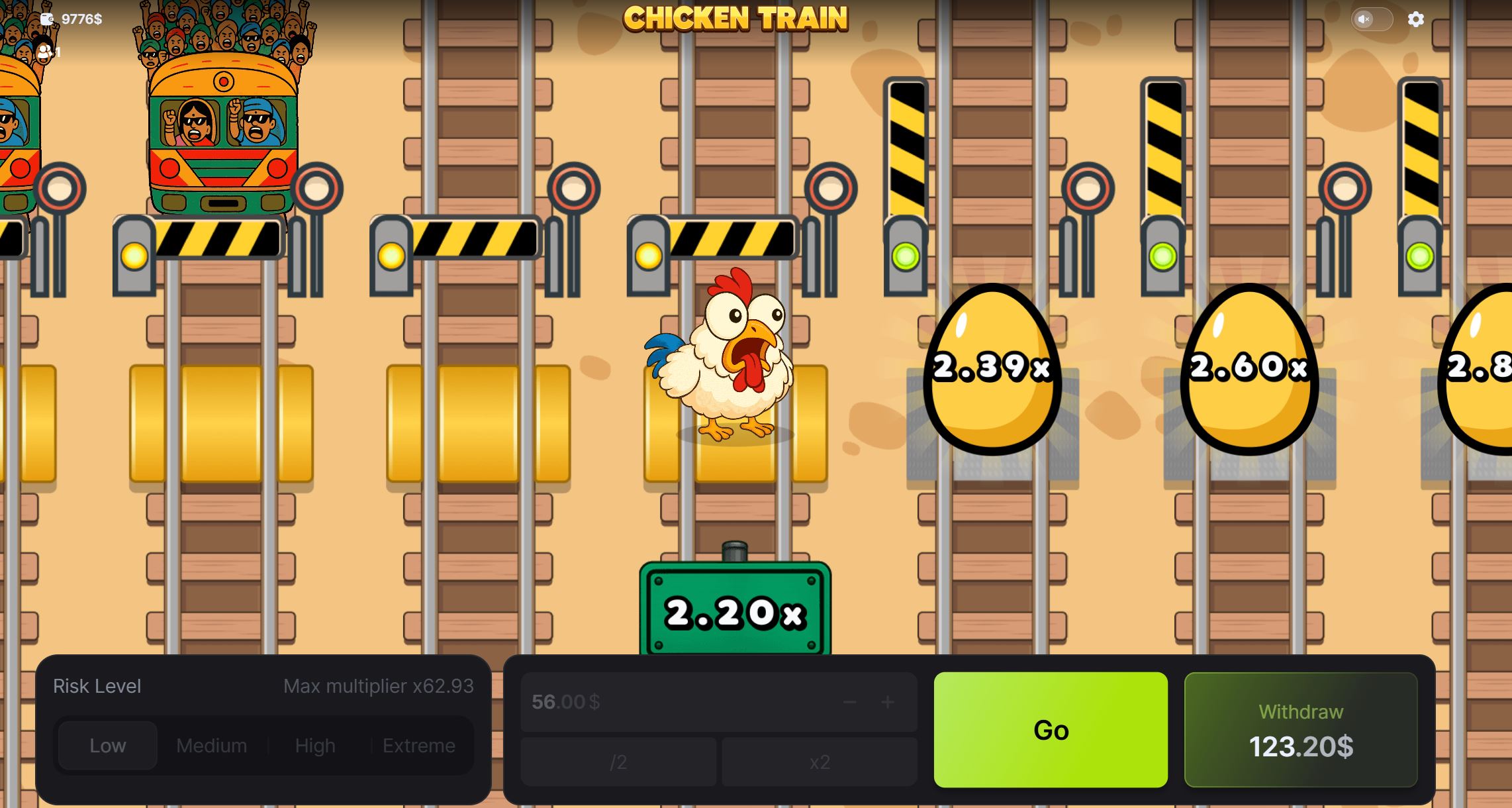
Task: Click the online players count icon
Action: pyautogui.click(x=44, y=52)
